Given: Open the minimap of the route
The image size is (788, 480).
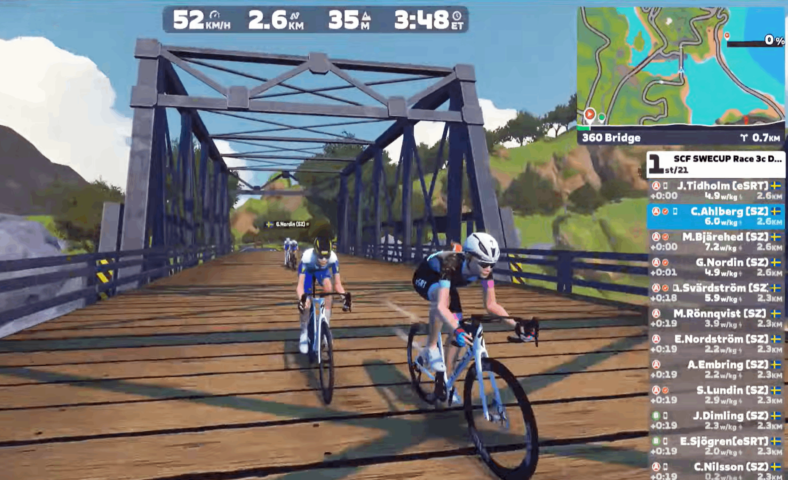Looking at the screenshot, I should [x=680, y=65].
